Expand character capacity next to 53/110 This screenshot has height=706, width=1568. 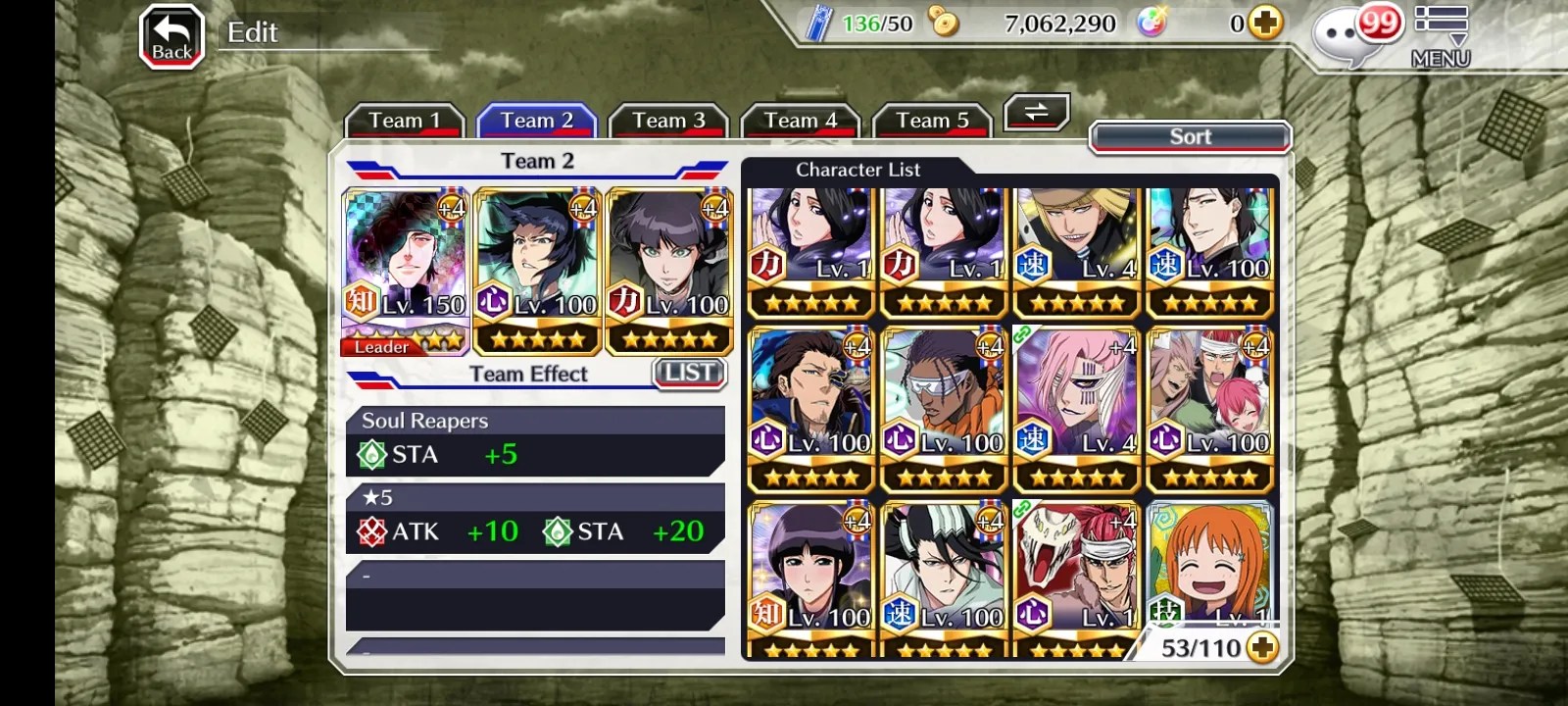click(x=1263, y=647)
